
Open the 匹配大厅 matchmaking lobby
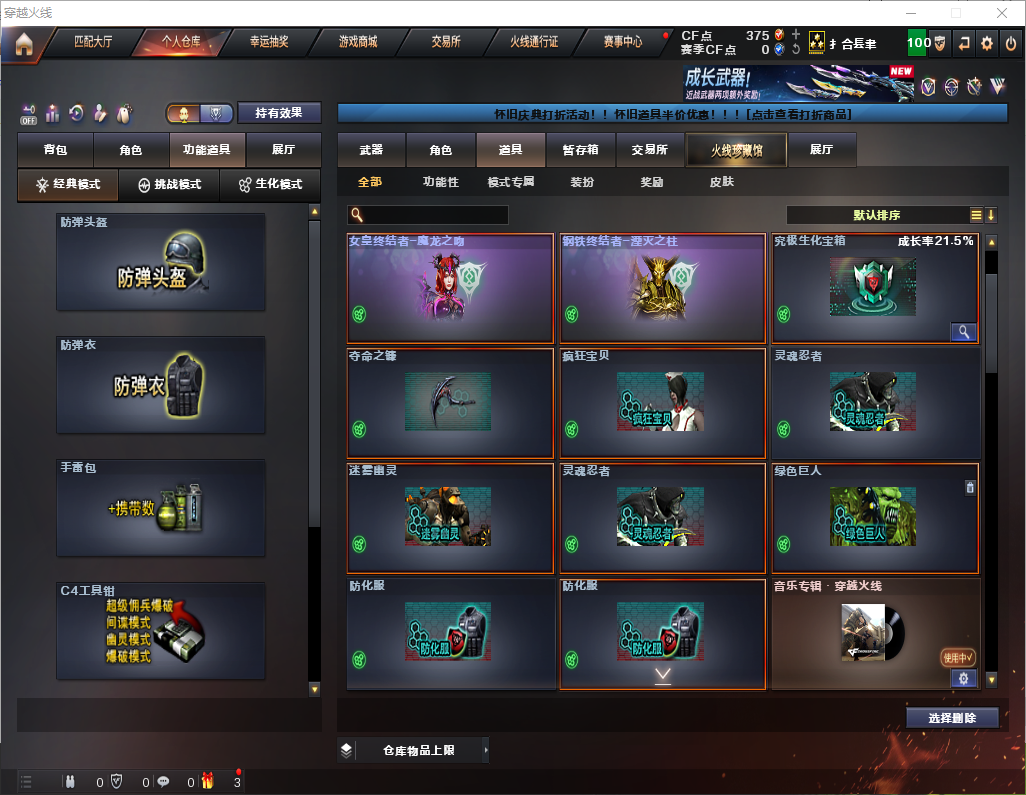(94, 43)
